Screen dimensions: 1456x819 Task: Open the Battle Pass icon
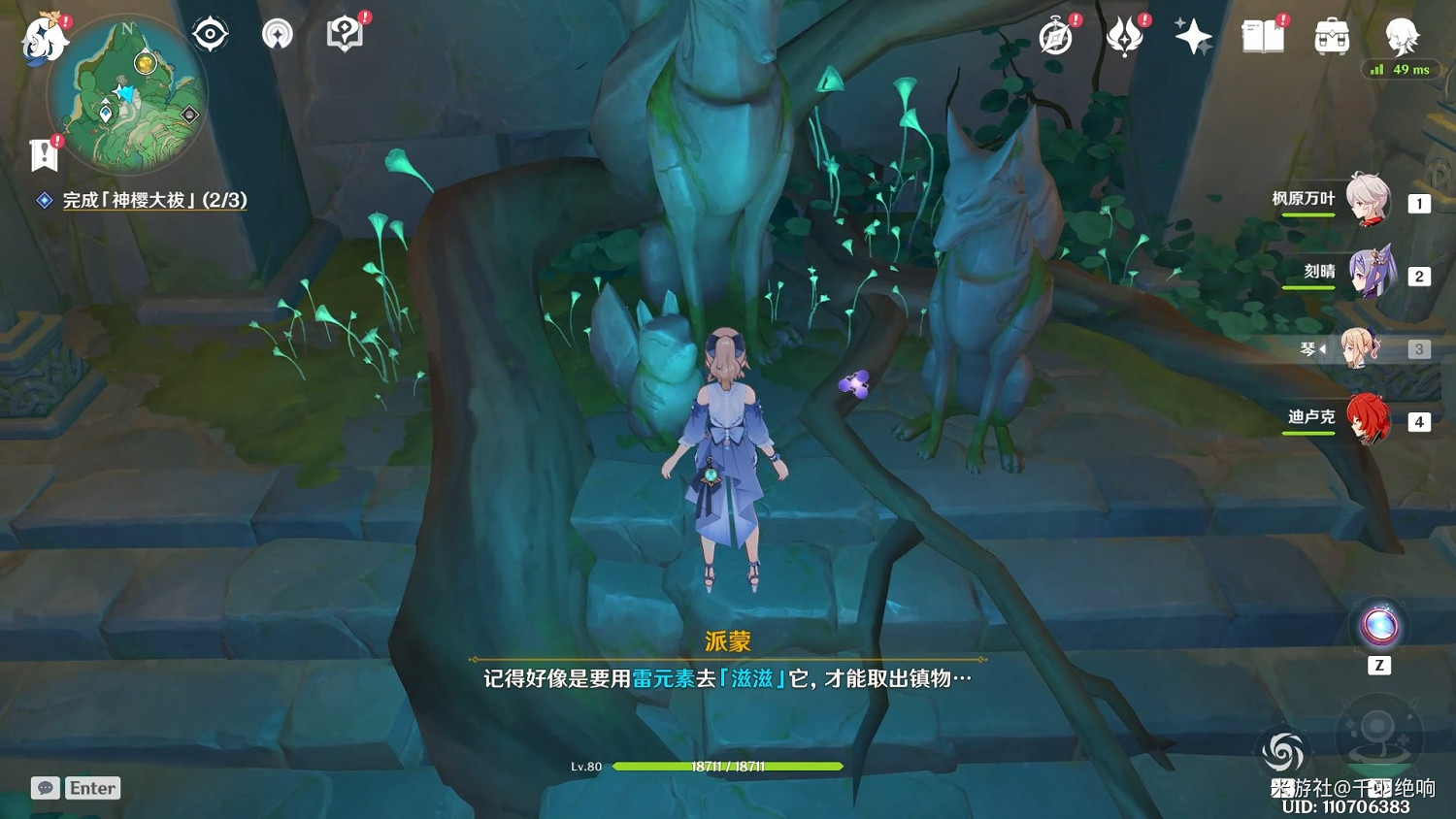tap(1124, 36)
